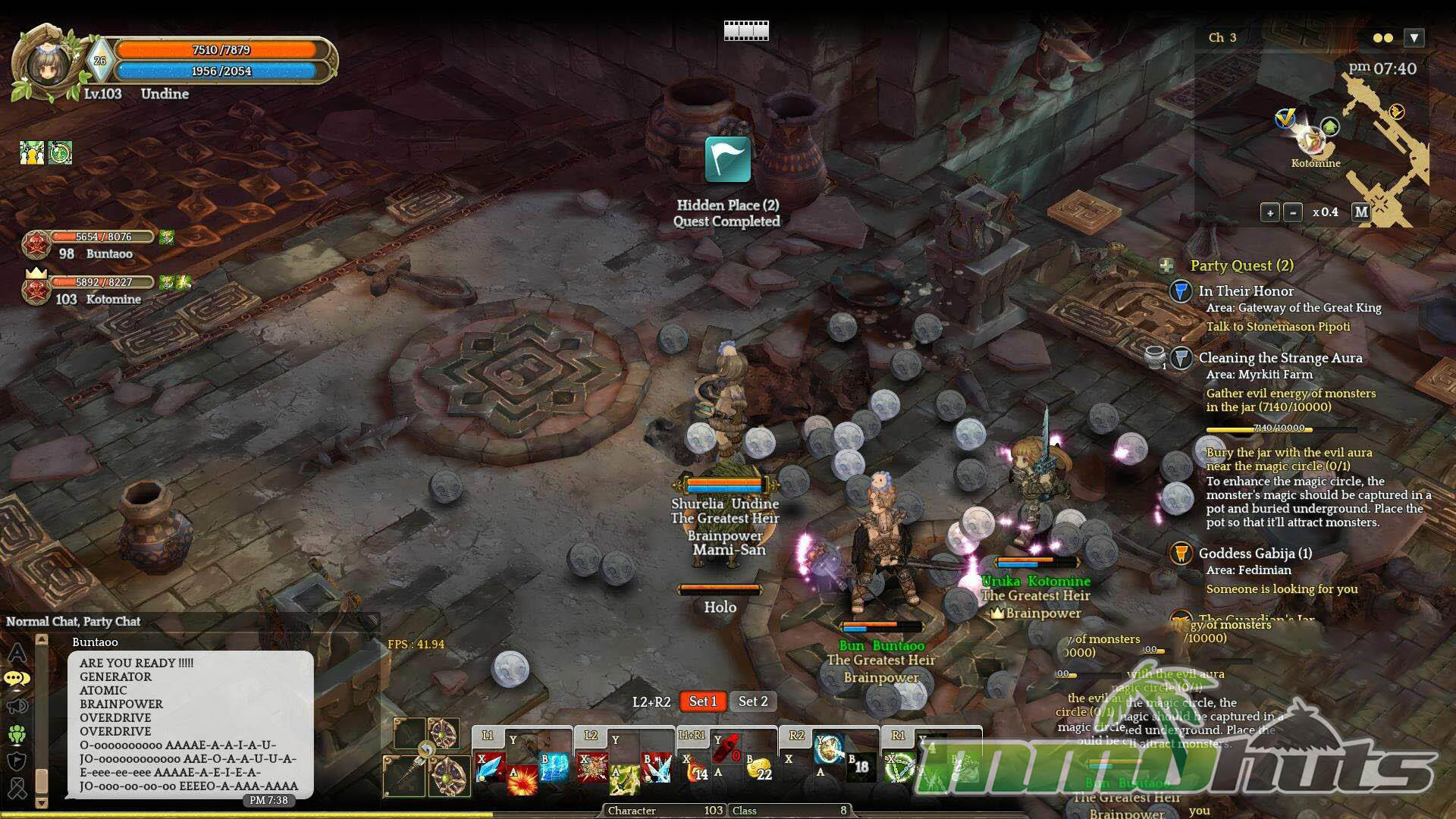
Task: Activate the blue ice crystal skill
Action: click(490, 767)
